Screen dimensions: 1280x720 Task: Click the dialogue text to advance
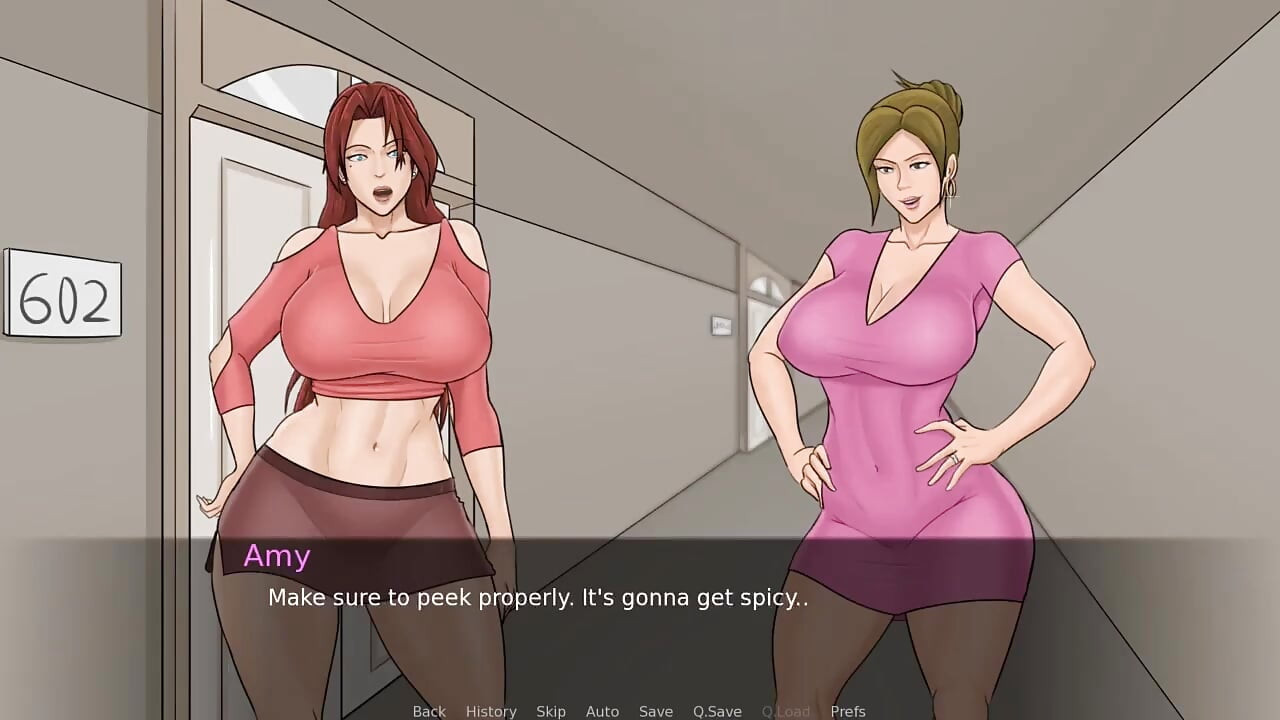[x=539, y=598]
